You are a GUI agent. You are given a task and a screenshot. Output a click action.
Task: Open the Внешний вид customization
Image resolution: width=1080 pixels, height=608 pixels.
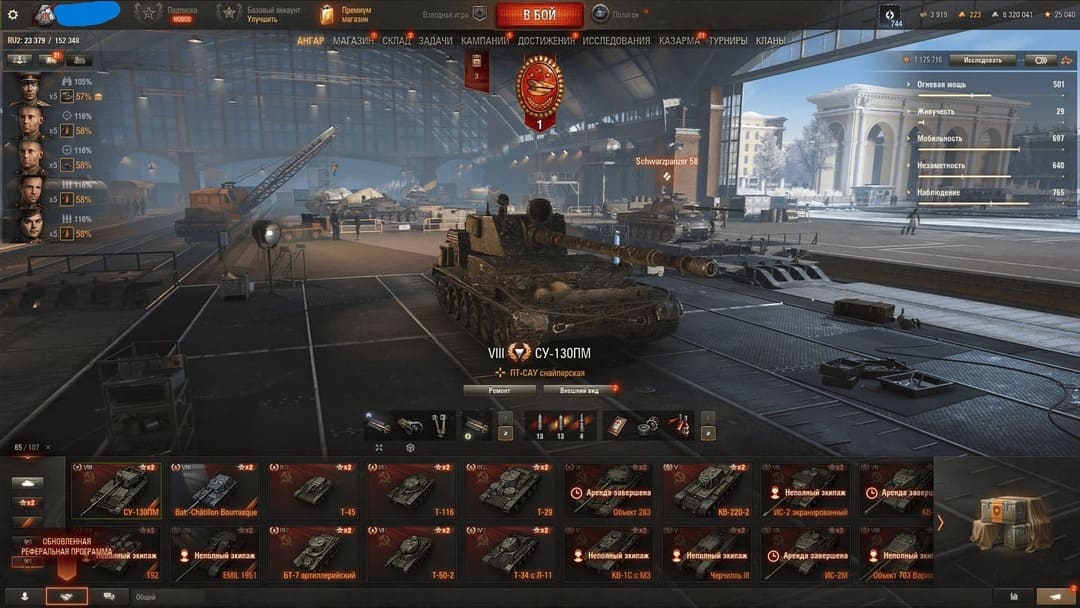pos(579,390)
